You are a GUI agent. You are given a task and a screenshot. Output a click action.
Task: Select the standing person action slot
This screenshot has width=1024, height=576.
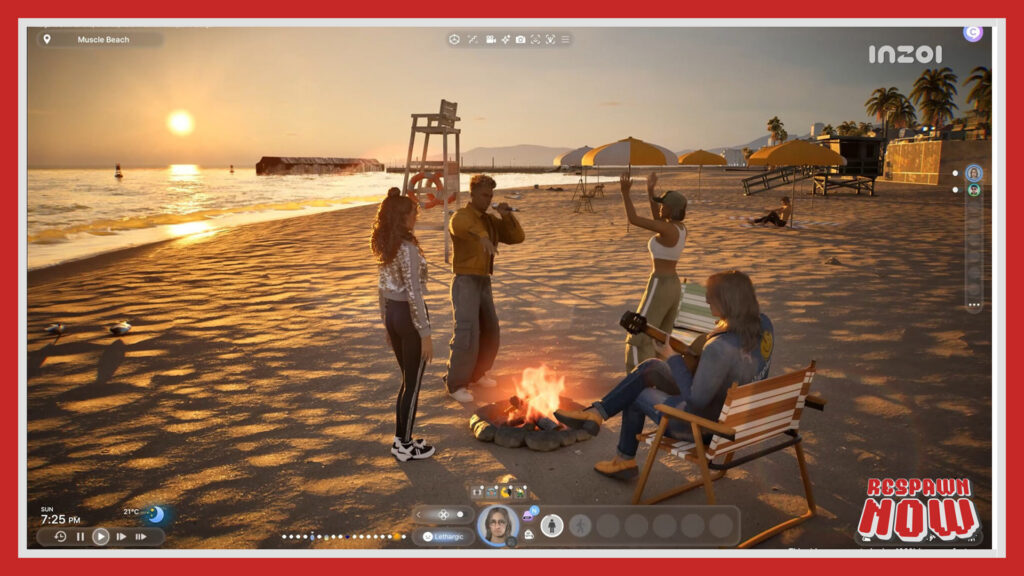pos(551,525)
